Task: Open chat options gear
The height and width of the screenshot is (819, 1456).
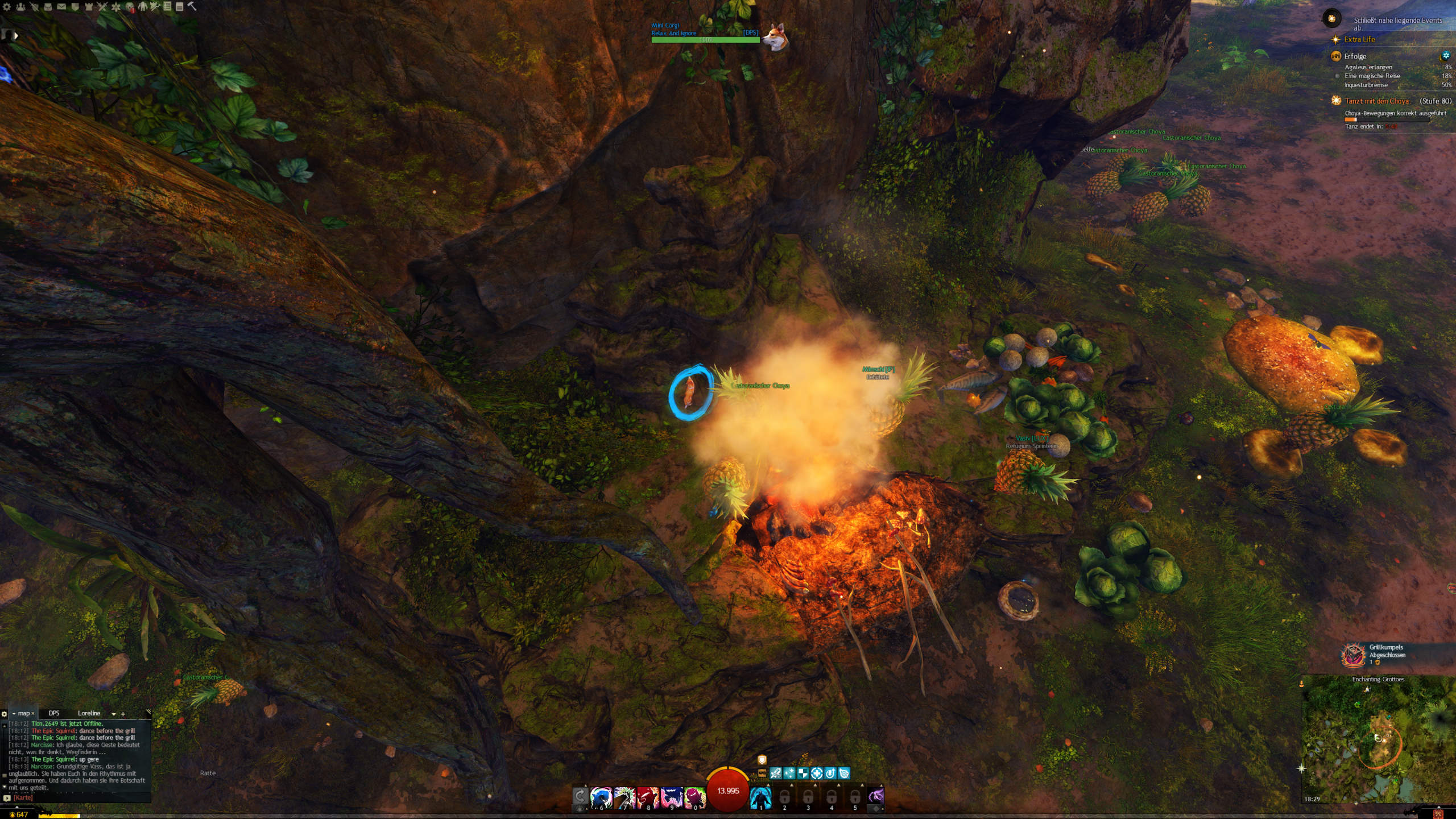Action: (x=4, y=714)
